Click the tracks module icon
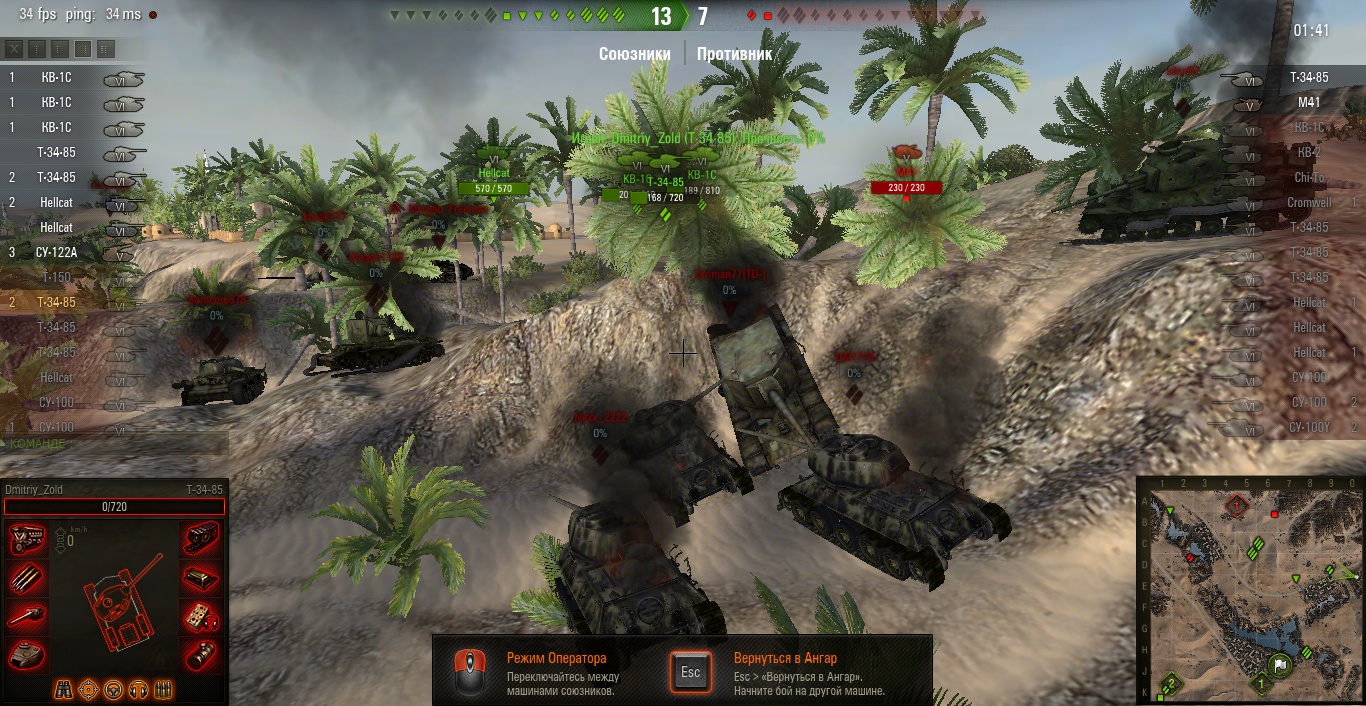The image size is (1366, 706). coord(198,540)
